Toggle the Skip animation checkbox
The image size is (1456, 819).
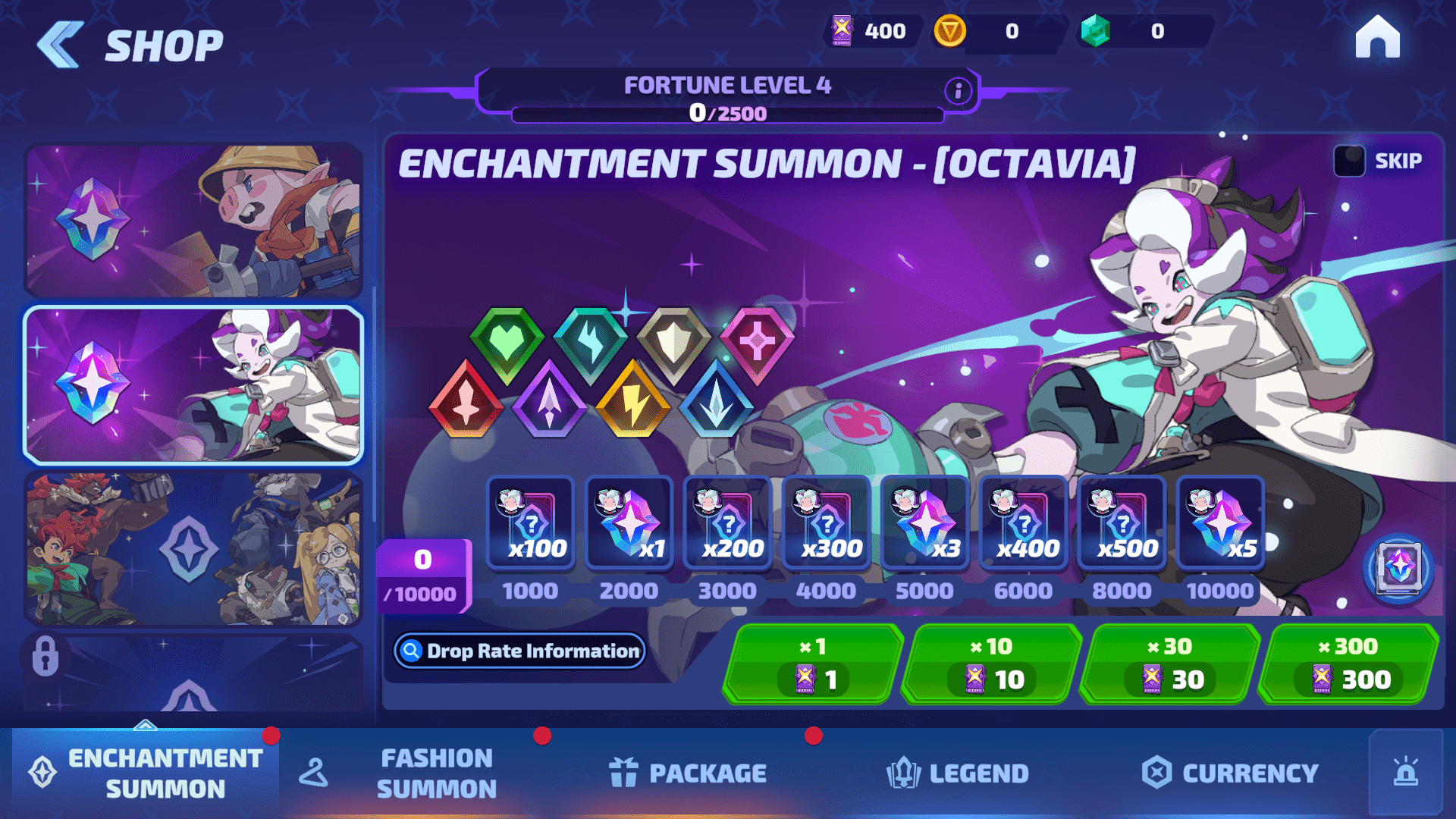(1349, 161)
